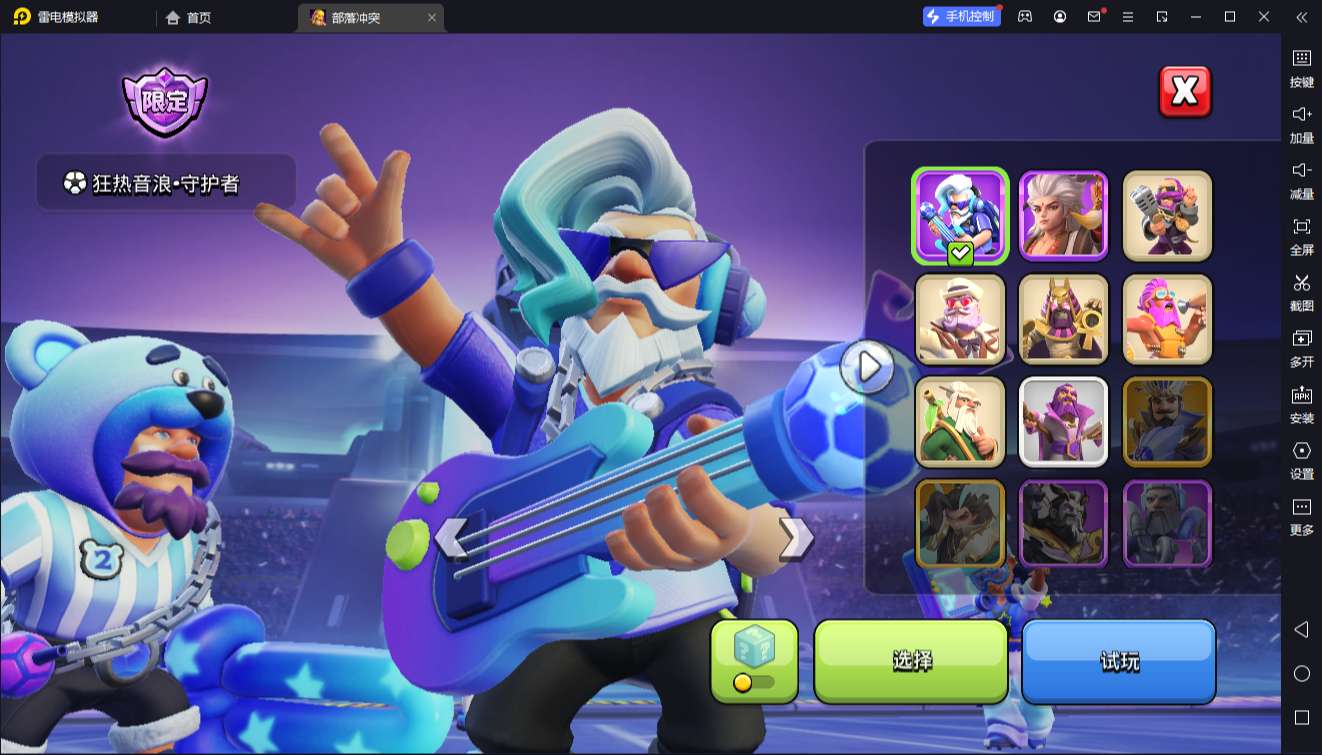Show the previous skin with left arrow

click(451, 538)
